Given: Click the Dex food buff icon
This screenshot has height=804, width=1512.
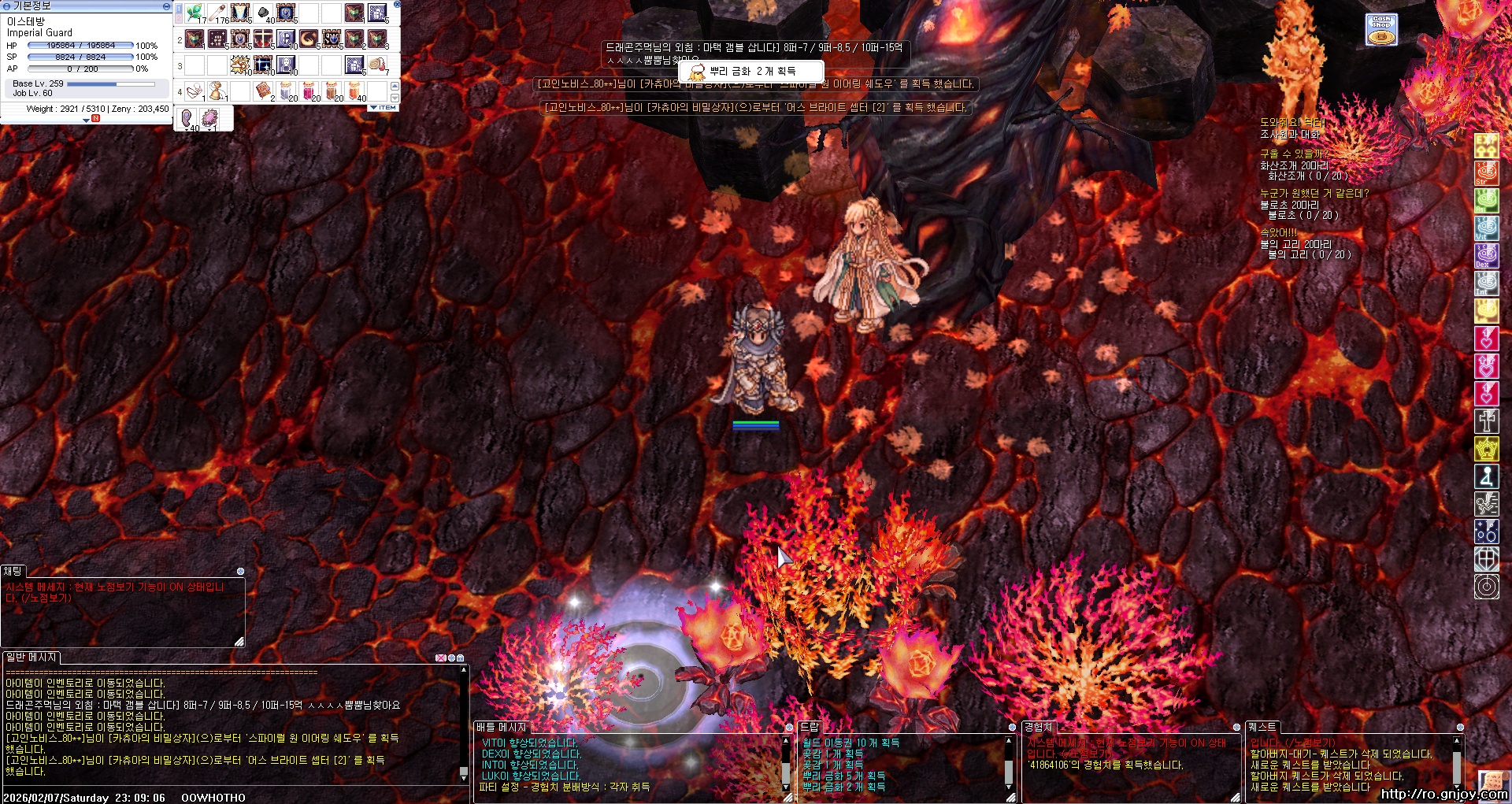Looking at the screenshot, I should click(1486, 255).
